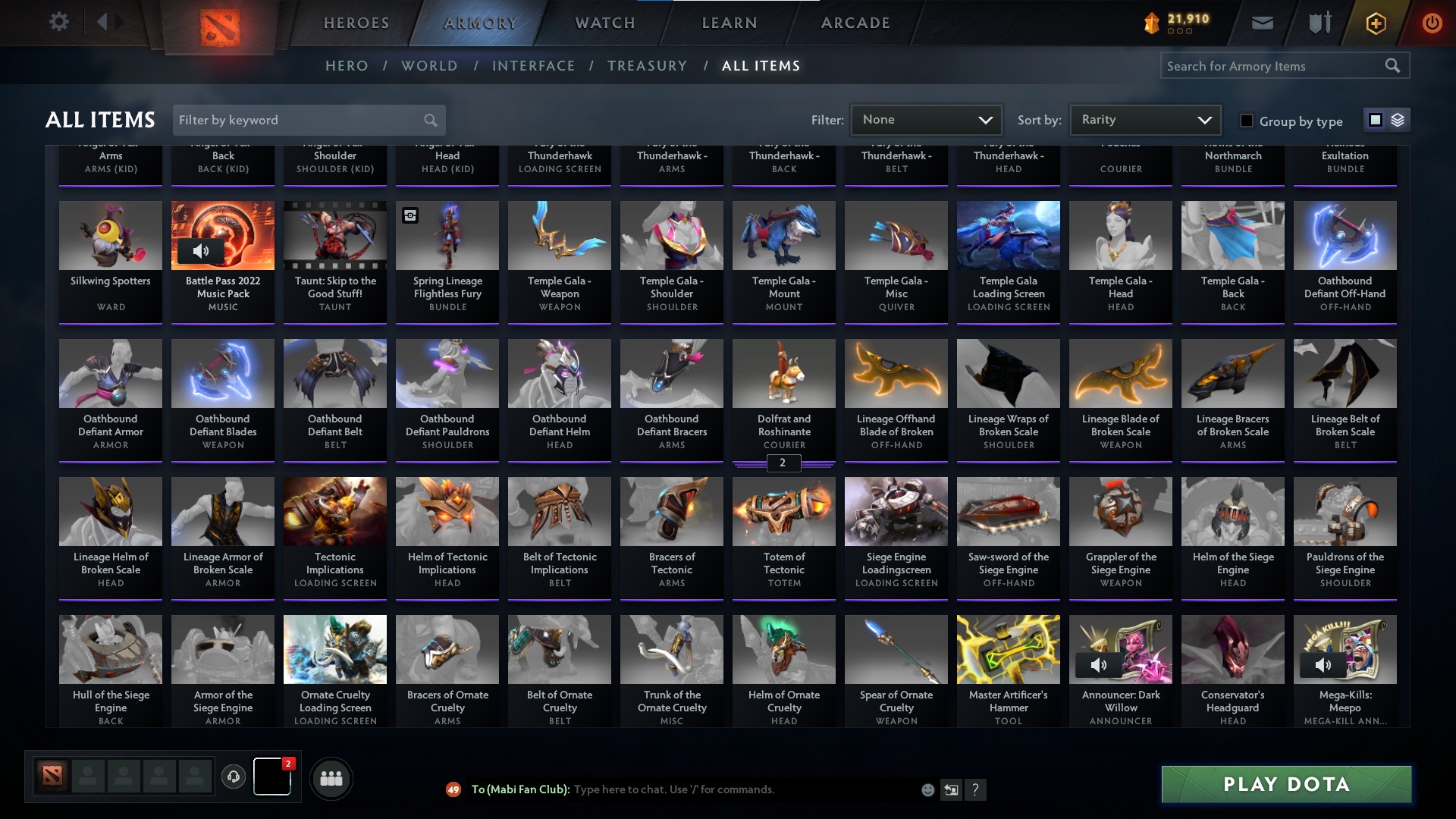Open the settings gear icon
This screenshot has height=819, width=1456.
point(59,22)
